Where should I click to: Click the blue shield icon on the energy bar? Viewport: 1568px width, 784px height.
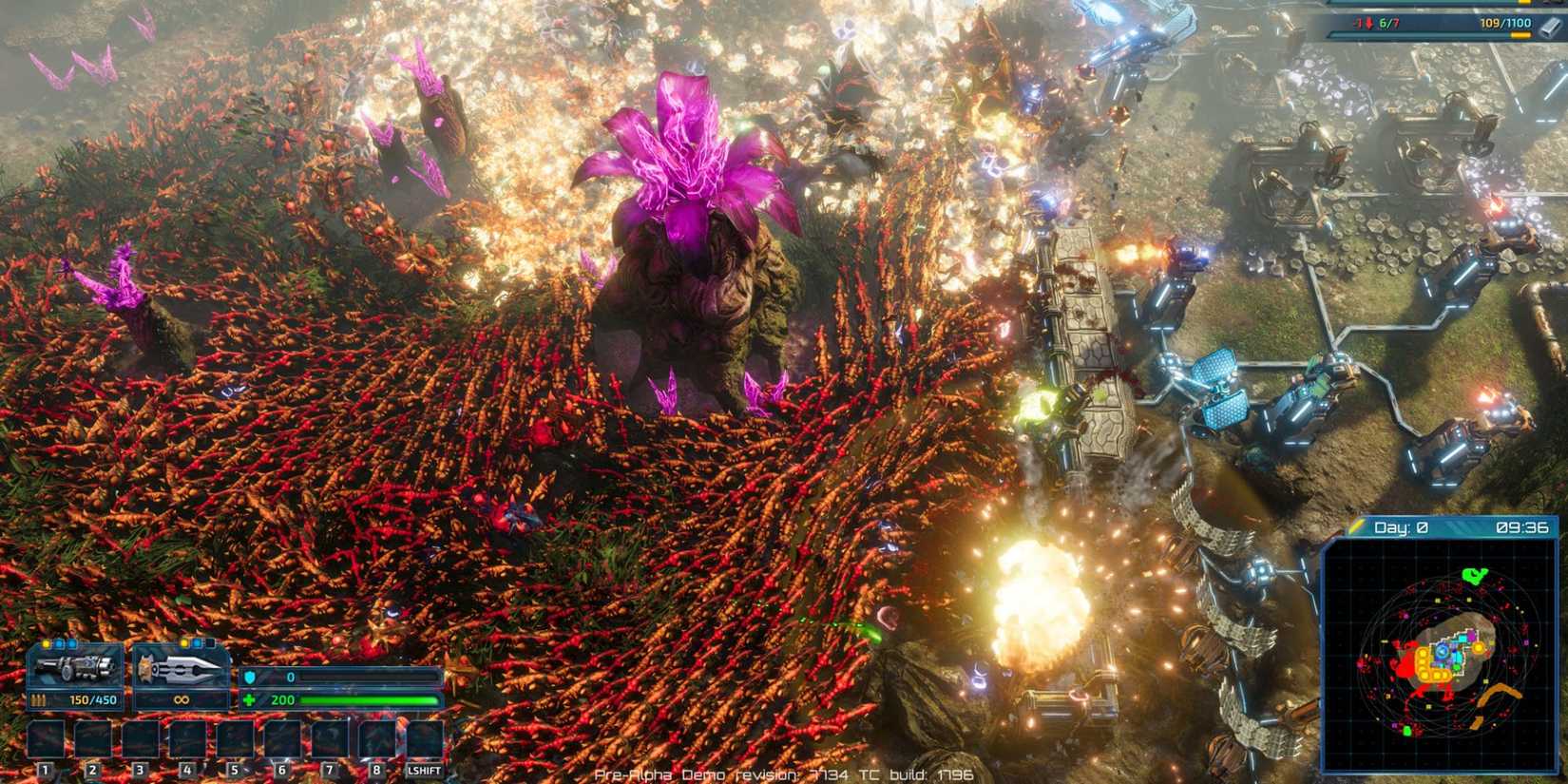(x=251, y=677)
